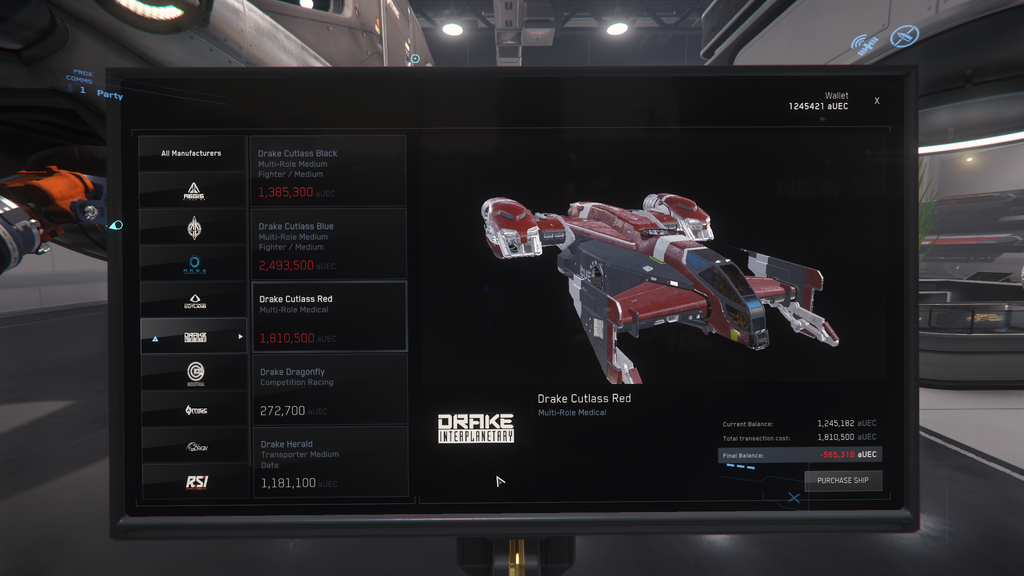This screenshot has height=576, width=1024.
Task: Select the Drake Cutlass Red listing
Action: pos(328,317)
